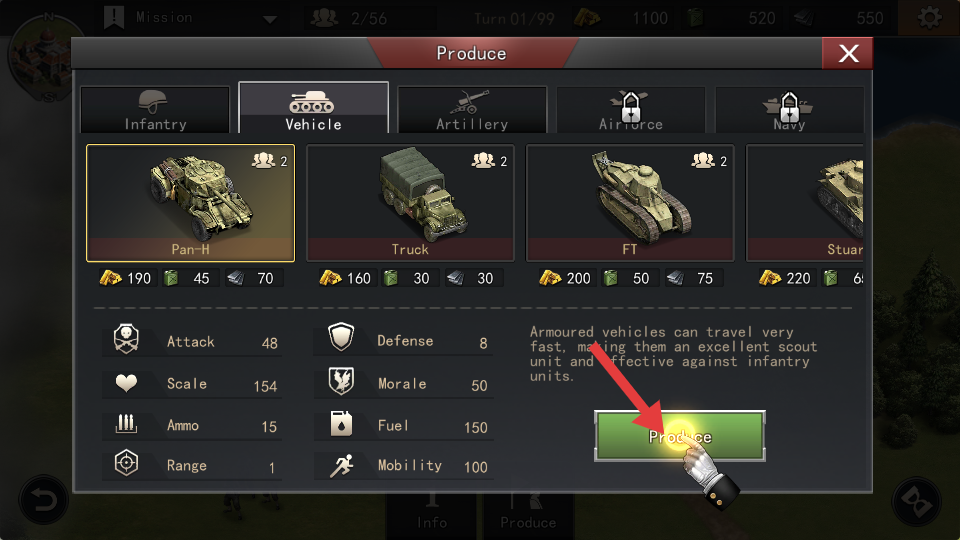The image size is (960, 540).
Task: Open the gear settings menu
Action: 930,18
